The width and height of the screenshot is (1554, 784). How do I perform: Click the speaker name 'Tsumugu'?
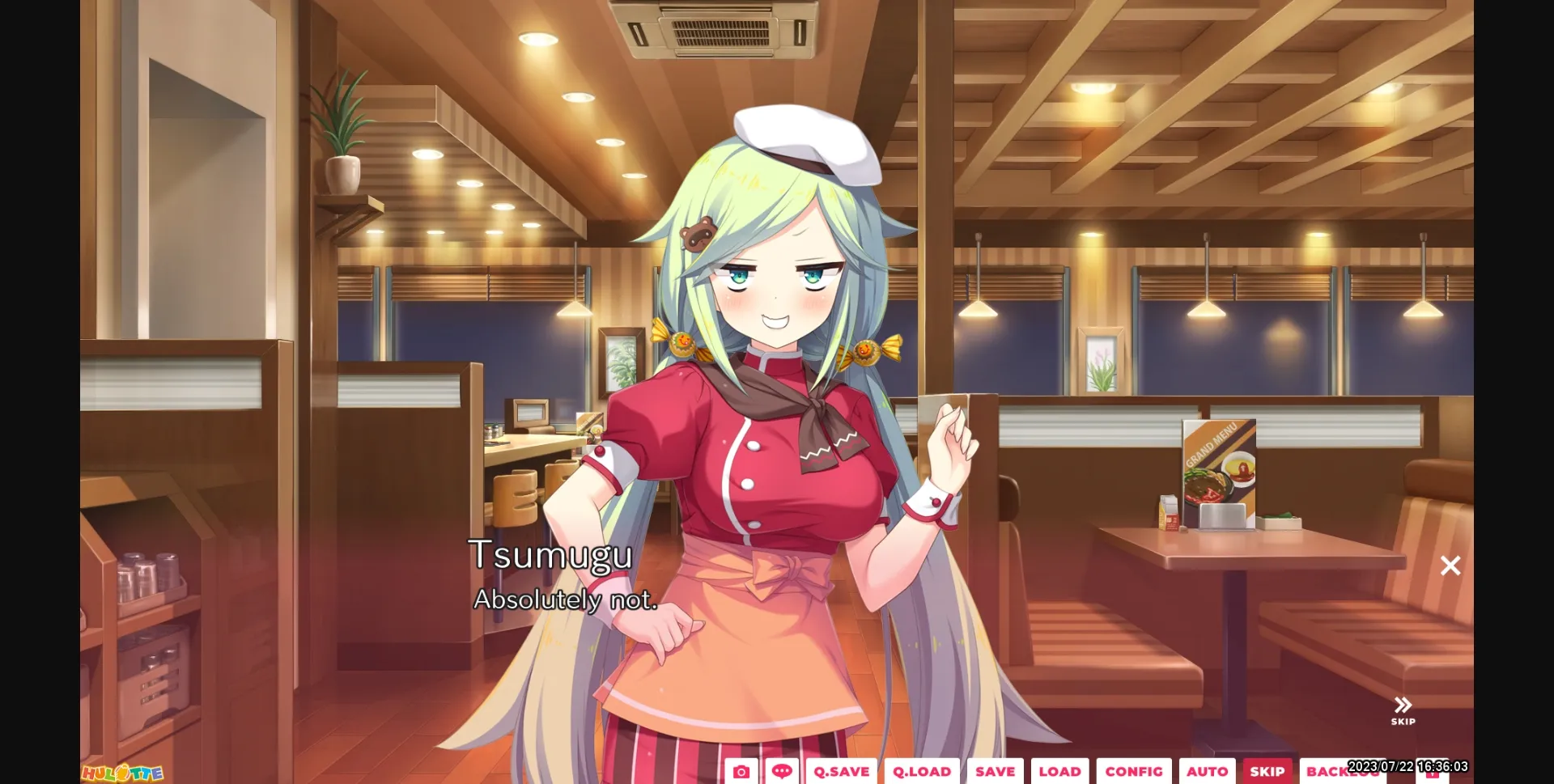(552, 556)
